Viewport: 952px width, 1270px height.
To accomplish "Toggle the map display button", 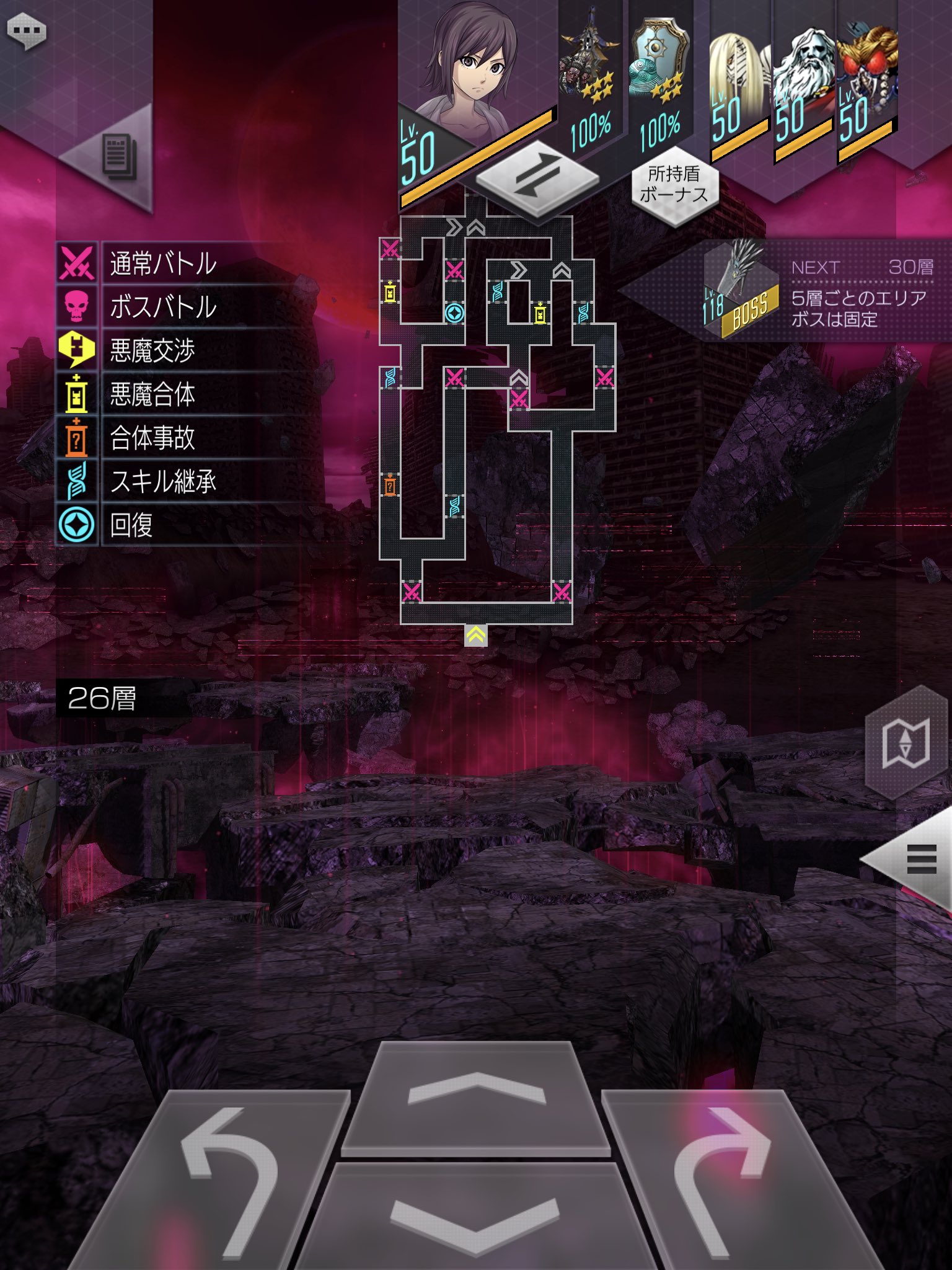I will tap(906, 743).
